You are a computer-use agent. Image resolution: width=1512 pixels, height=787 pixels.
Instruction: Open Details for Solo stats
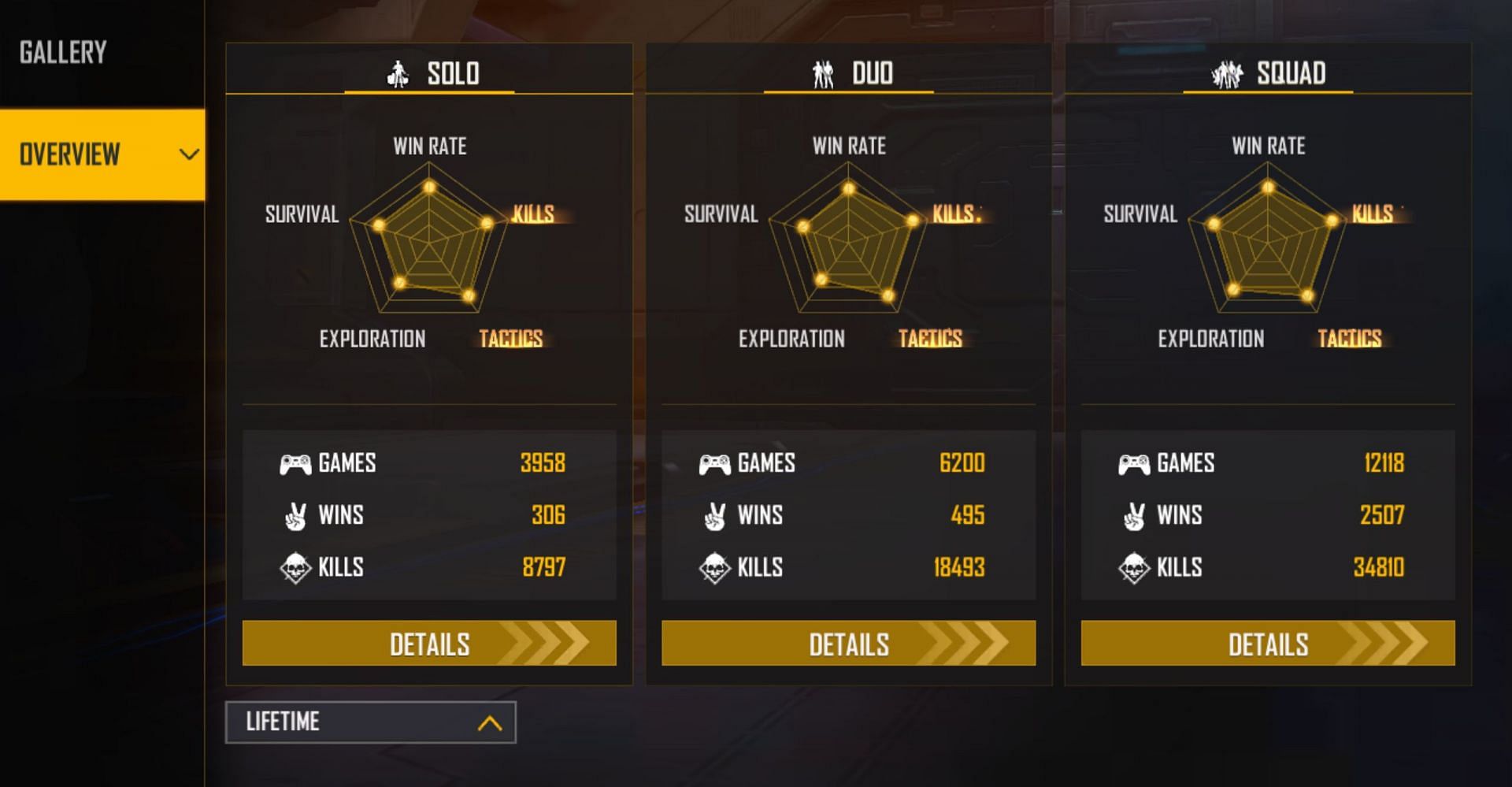coord(429,644)
